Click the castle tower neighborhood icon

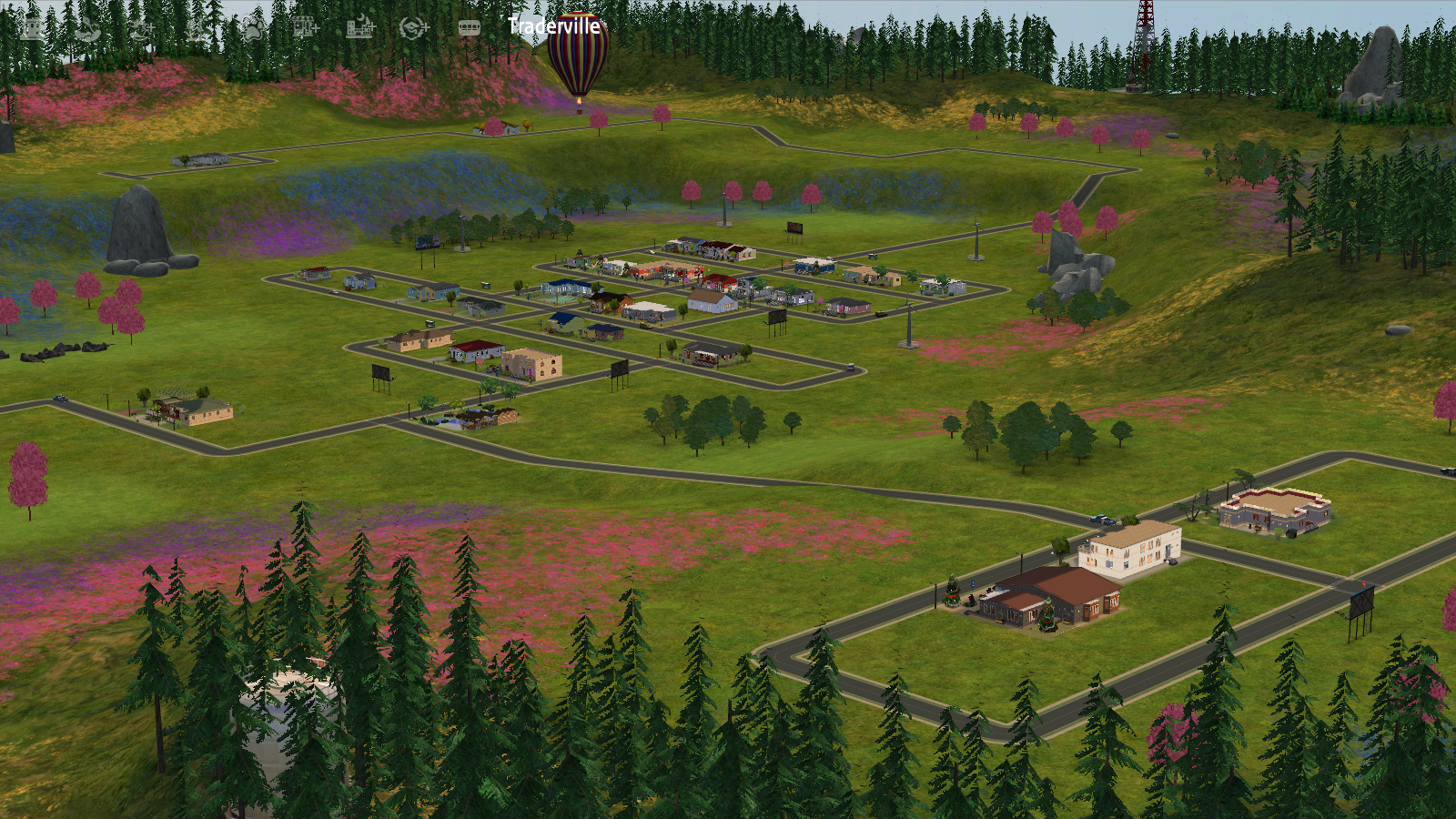[x=33, y=28]
